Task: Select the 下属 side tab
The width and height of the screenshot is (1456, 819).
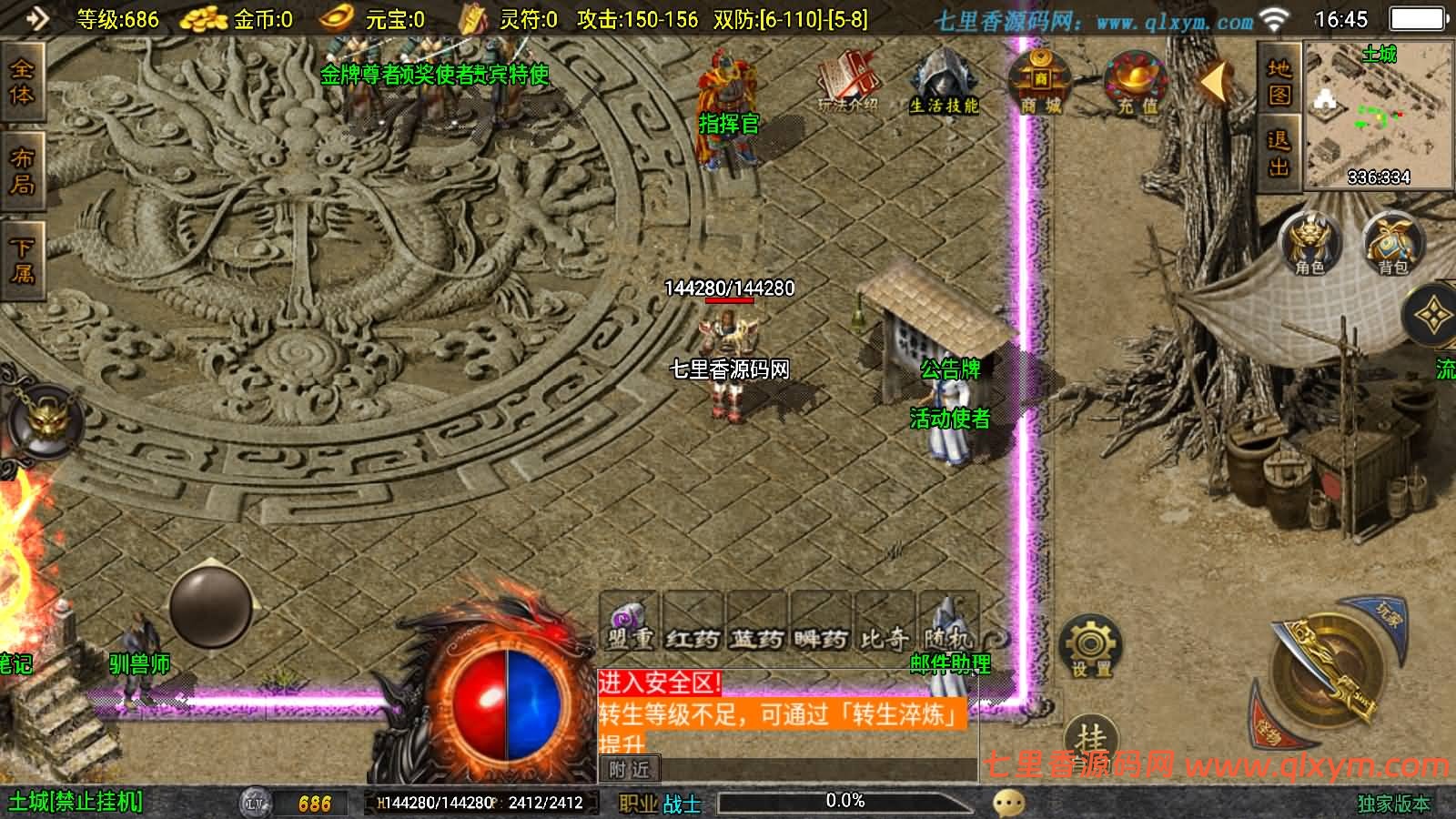Action: pos(22,259)
